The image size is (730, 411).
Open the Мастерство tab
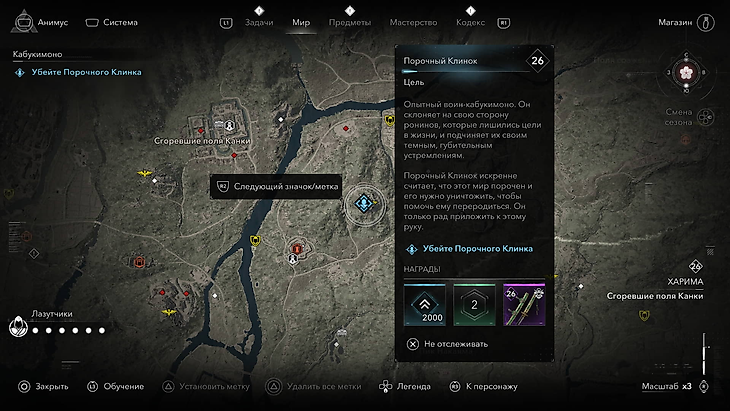click(x=413, y=21)
